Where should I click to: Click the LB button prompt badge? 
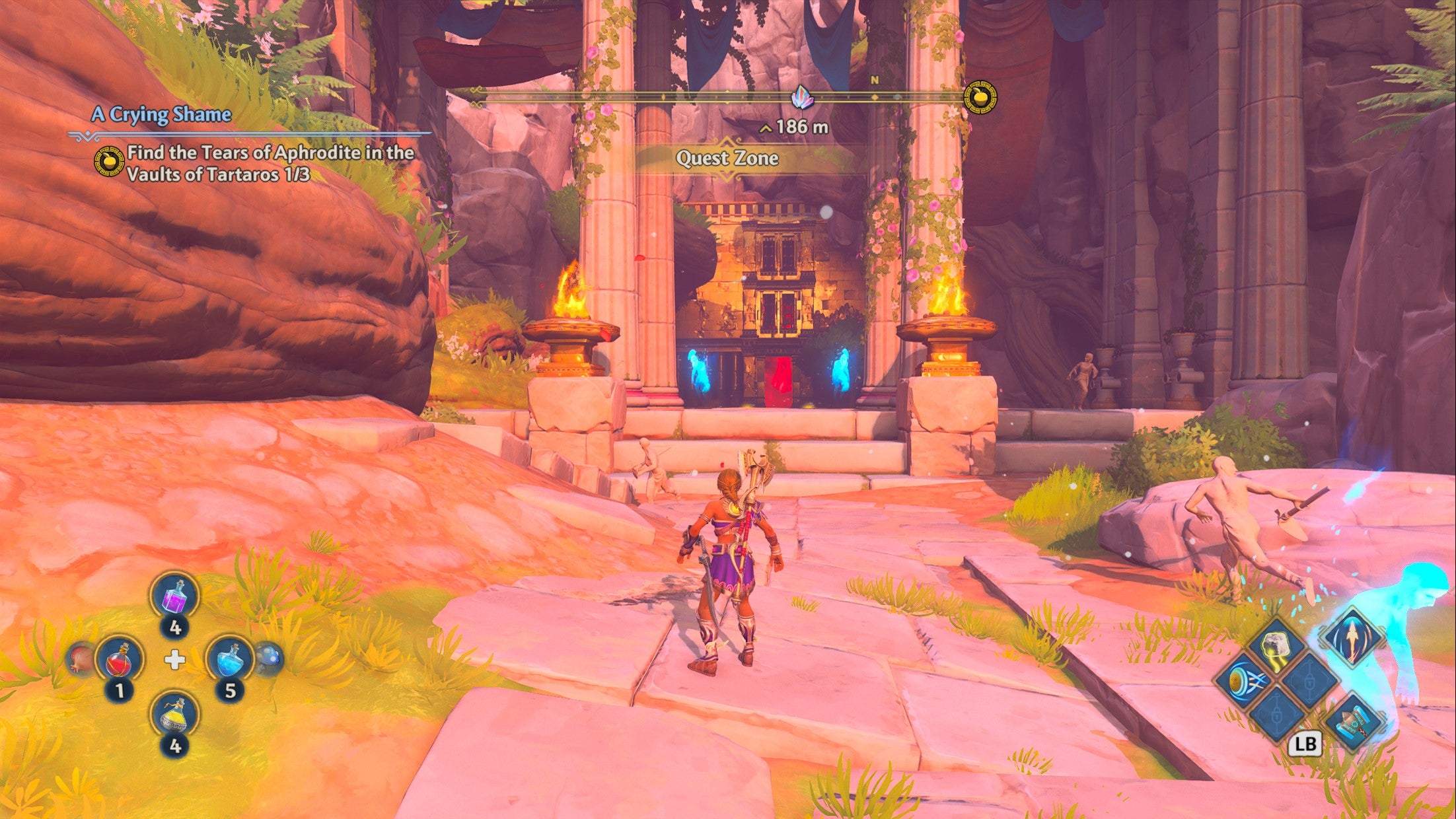point(1305,743)
